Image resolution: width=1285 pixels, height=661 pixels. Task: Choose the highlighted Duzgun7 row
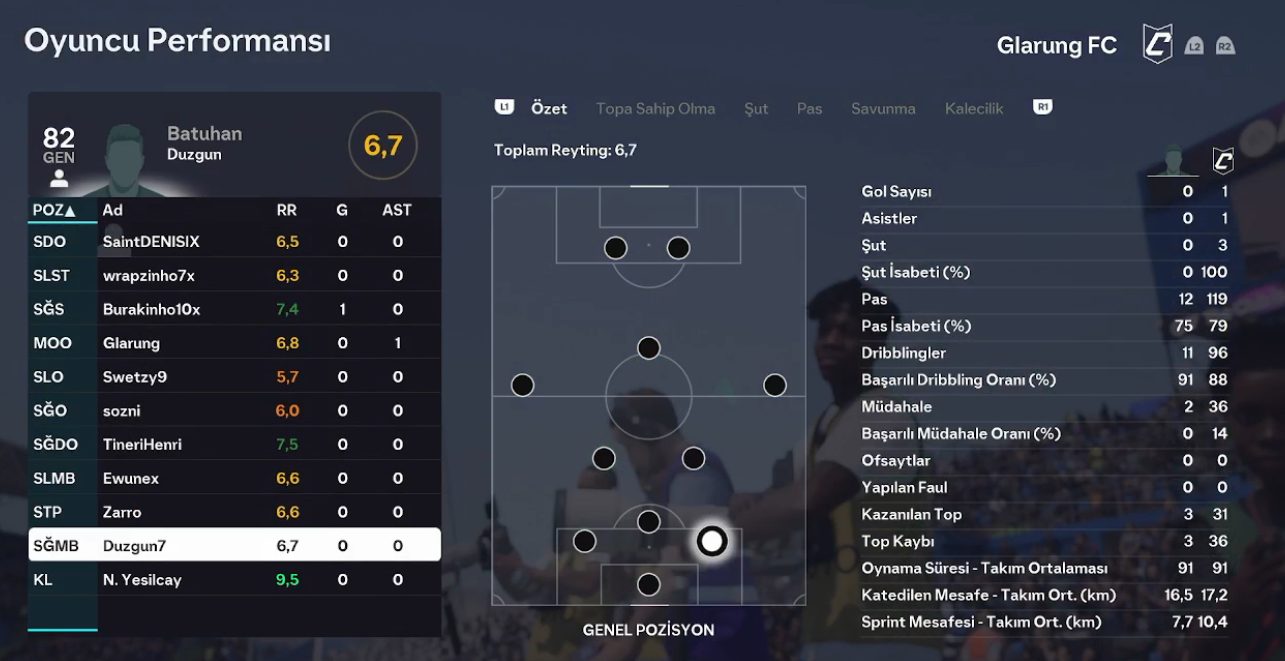tap(234, 546)
